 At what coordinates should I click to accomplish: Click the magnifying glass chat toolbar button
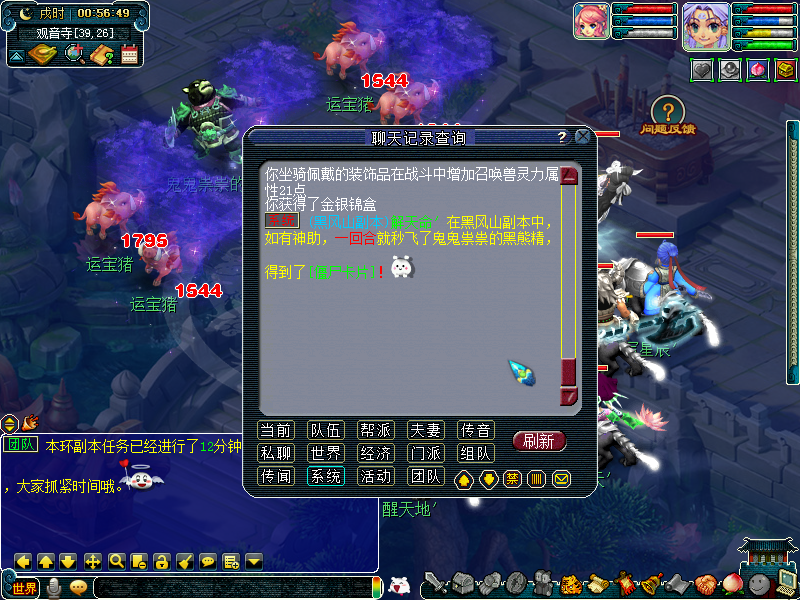(116, 561)
